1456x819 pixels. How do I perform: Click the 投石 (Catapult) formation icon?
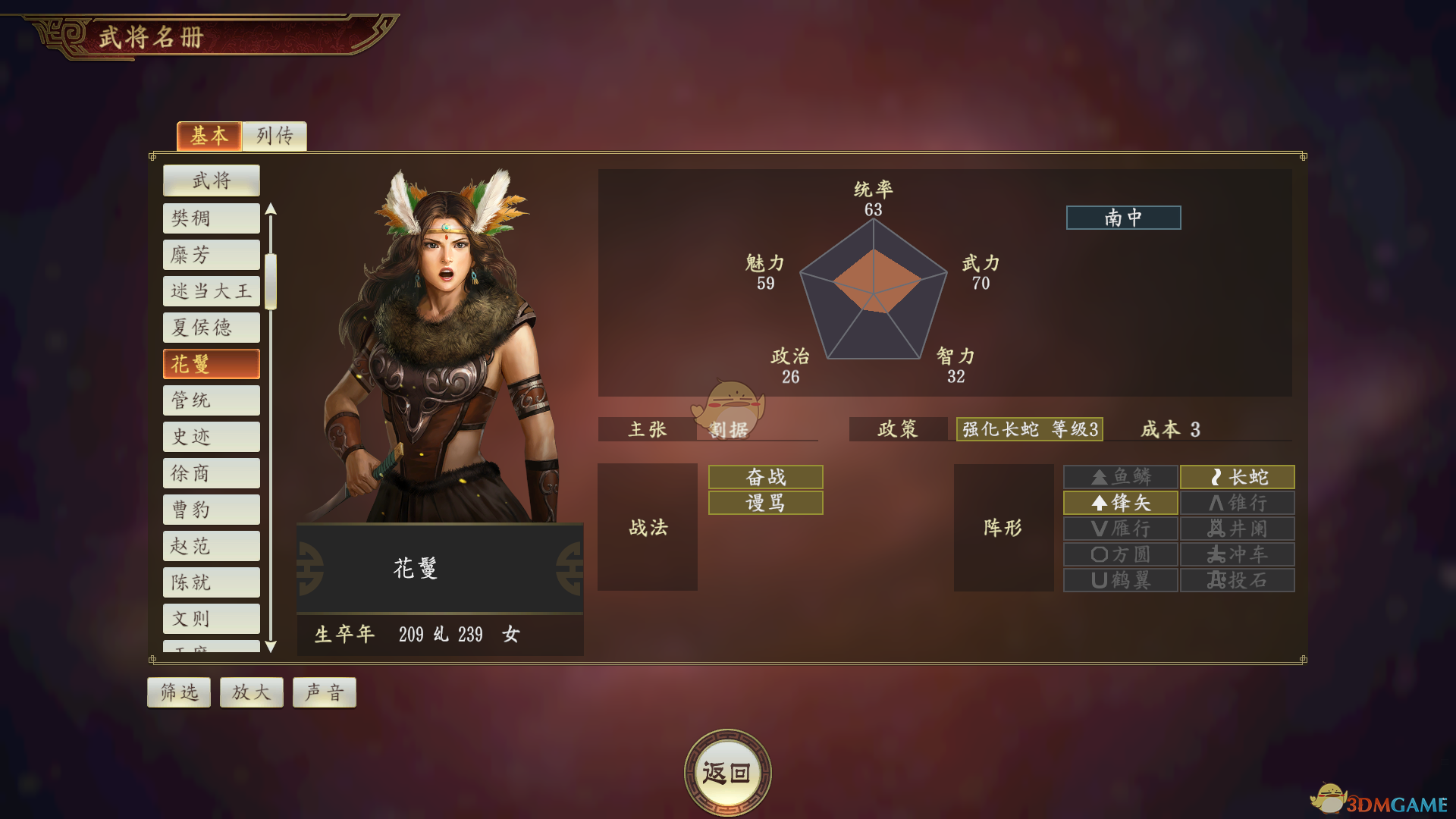(x=1236, y=580)
